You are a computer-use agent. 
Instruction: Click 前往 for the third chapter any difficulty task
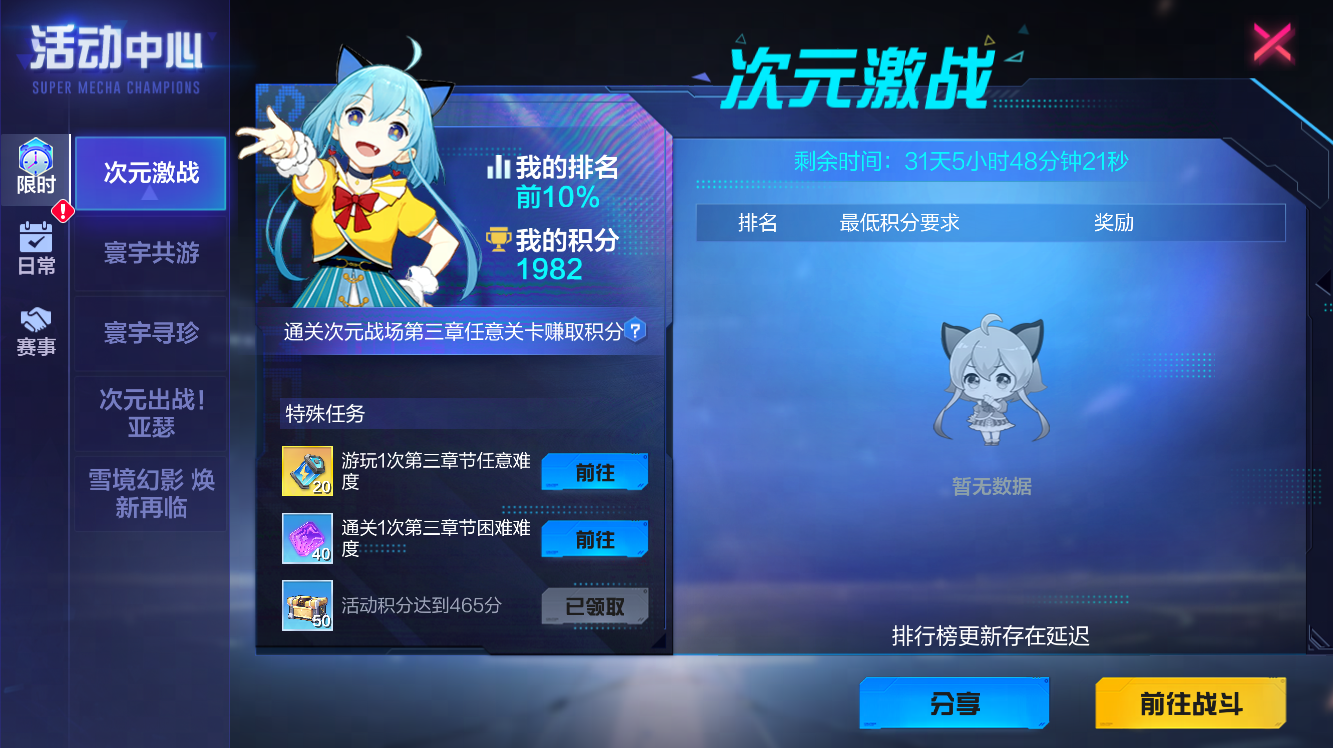(594, 471)
